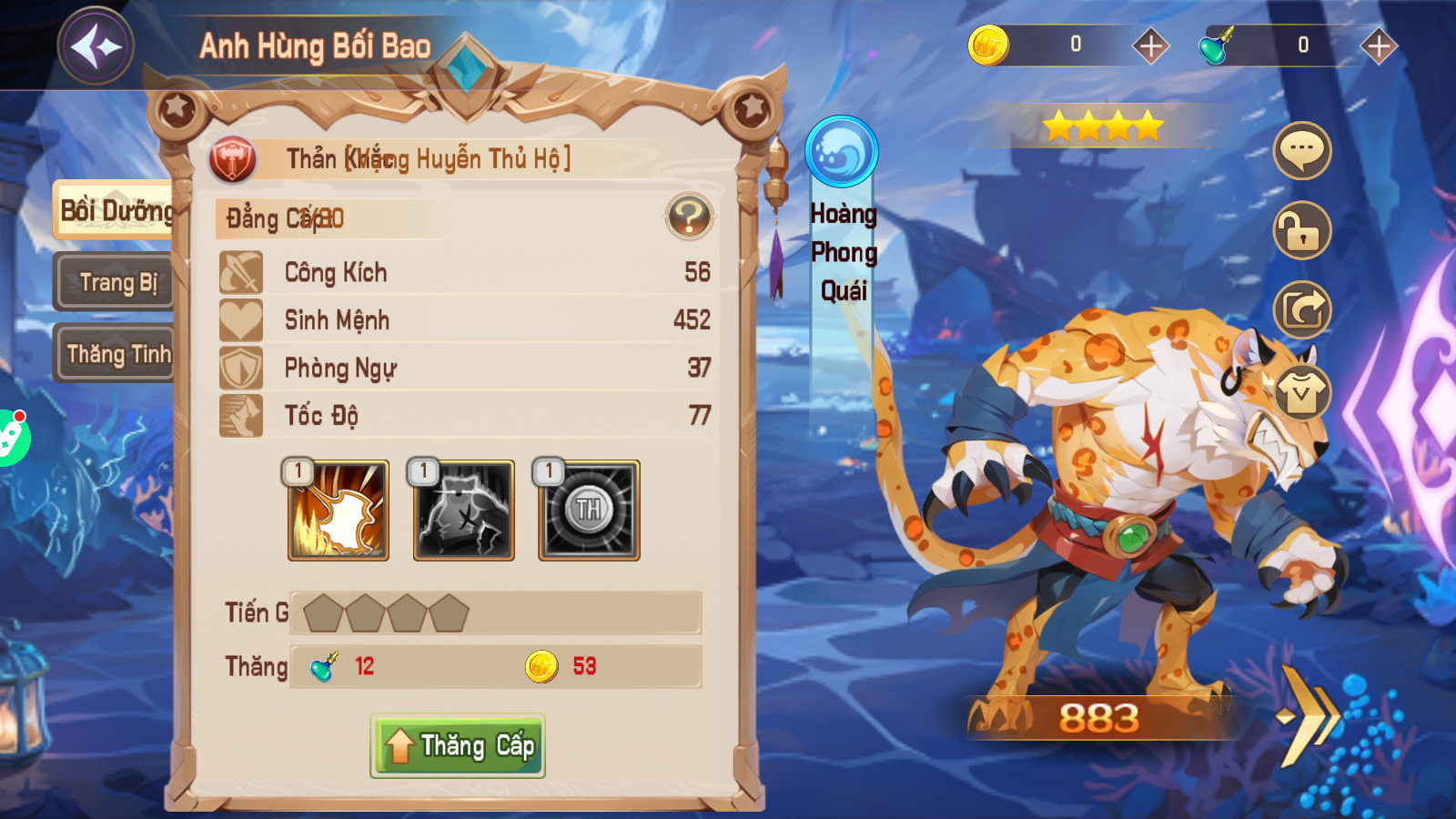This screenshot has height=819, width=1456.
Task: Open the Trang Bị tab
Action: pos(115,282)
